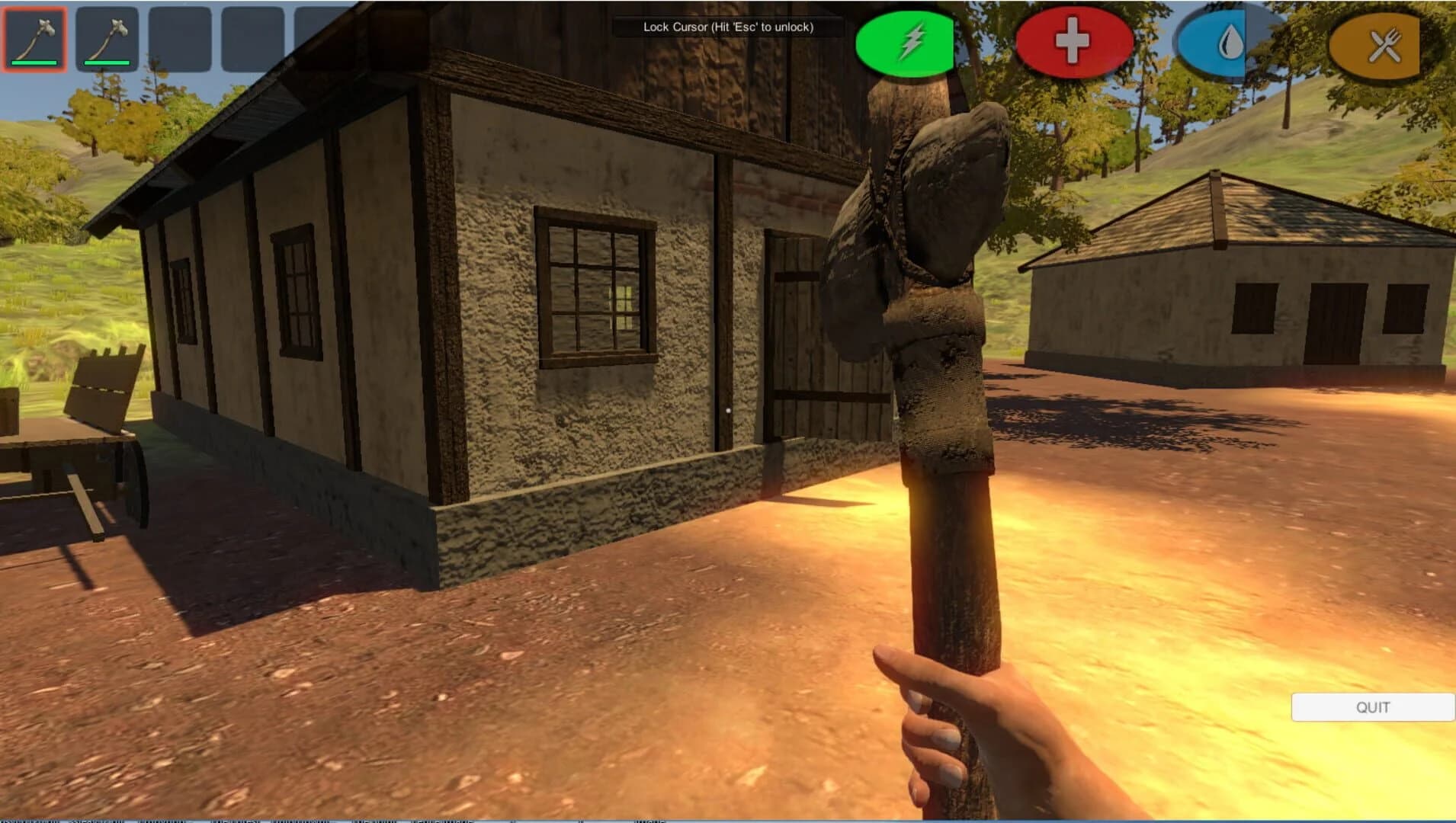Click the durability bar under the second axe
The image size is (1456, 823).
[106, 64]
